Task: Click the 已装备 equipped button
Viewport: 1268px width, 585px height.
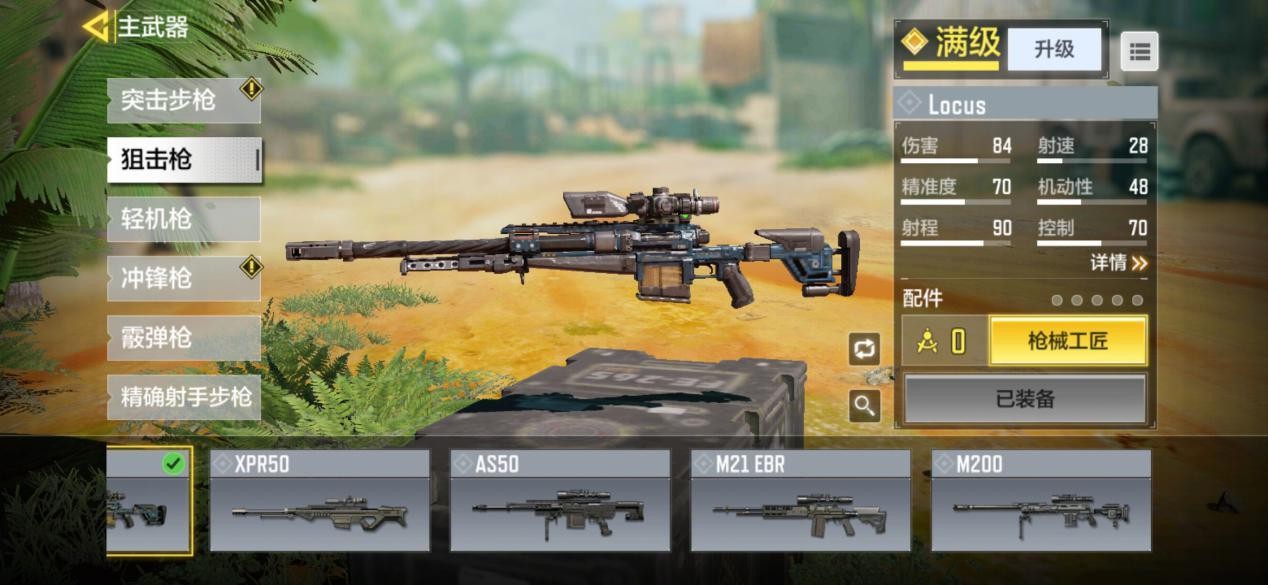Action: tap(1025, 399)
